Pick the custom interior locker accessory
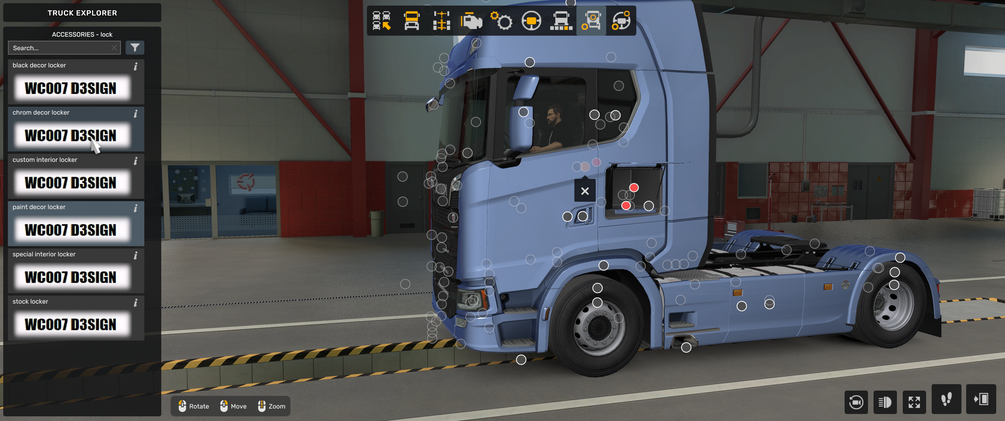The height and width of the screenshot is (421, 1005). 70,183
